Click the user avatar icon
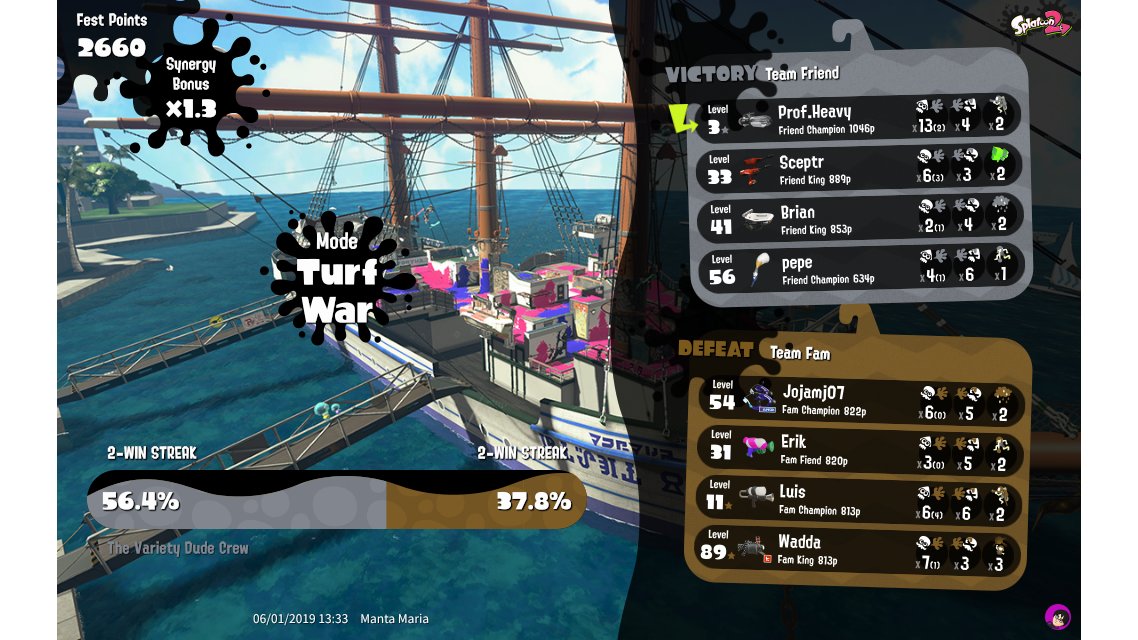Screen dimensions: 1138x640 pos(1057,616)
